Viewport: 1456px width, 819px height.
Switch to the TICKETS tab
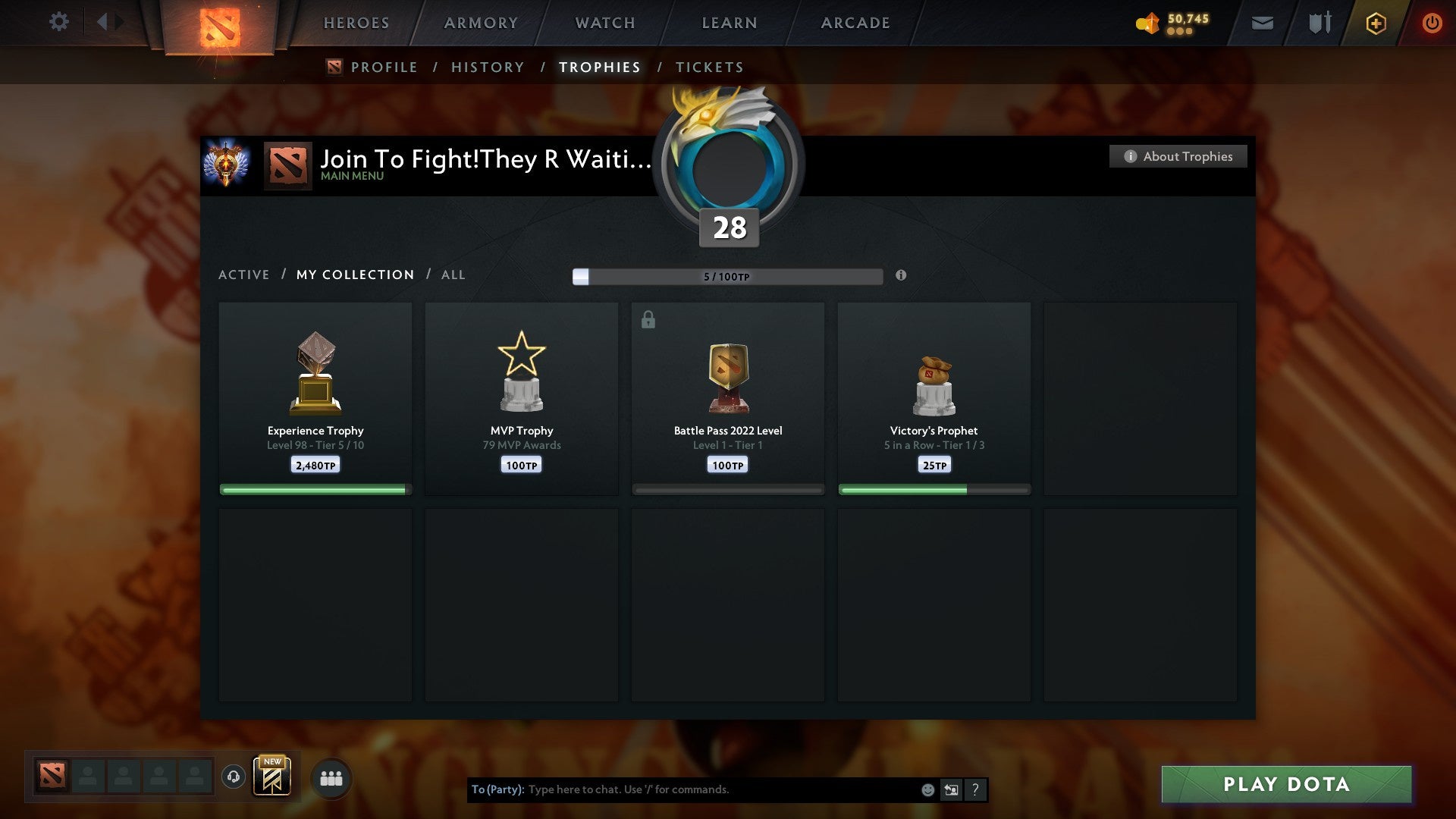[708, 67]
